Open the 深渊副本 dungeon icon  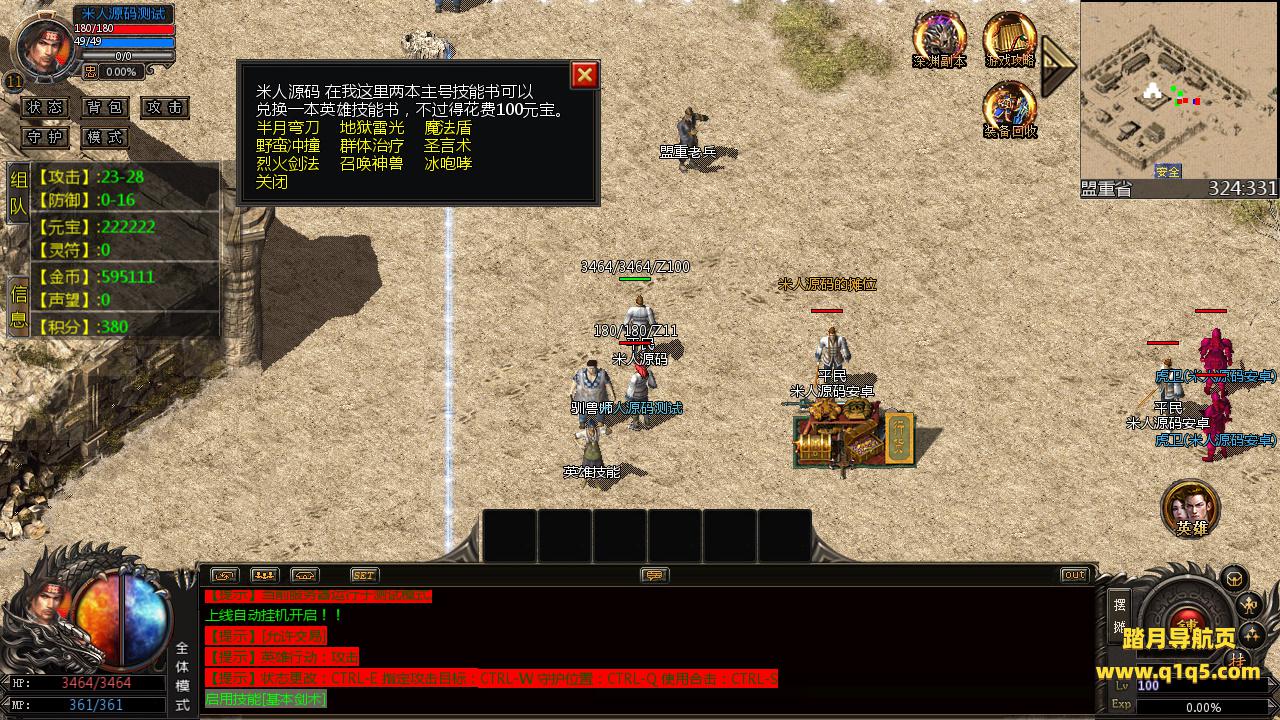coord(939,40)
